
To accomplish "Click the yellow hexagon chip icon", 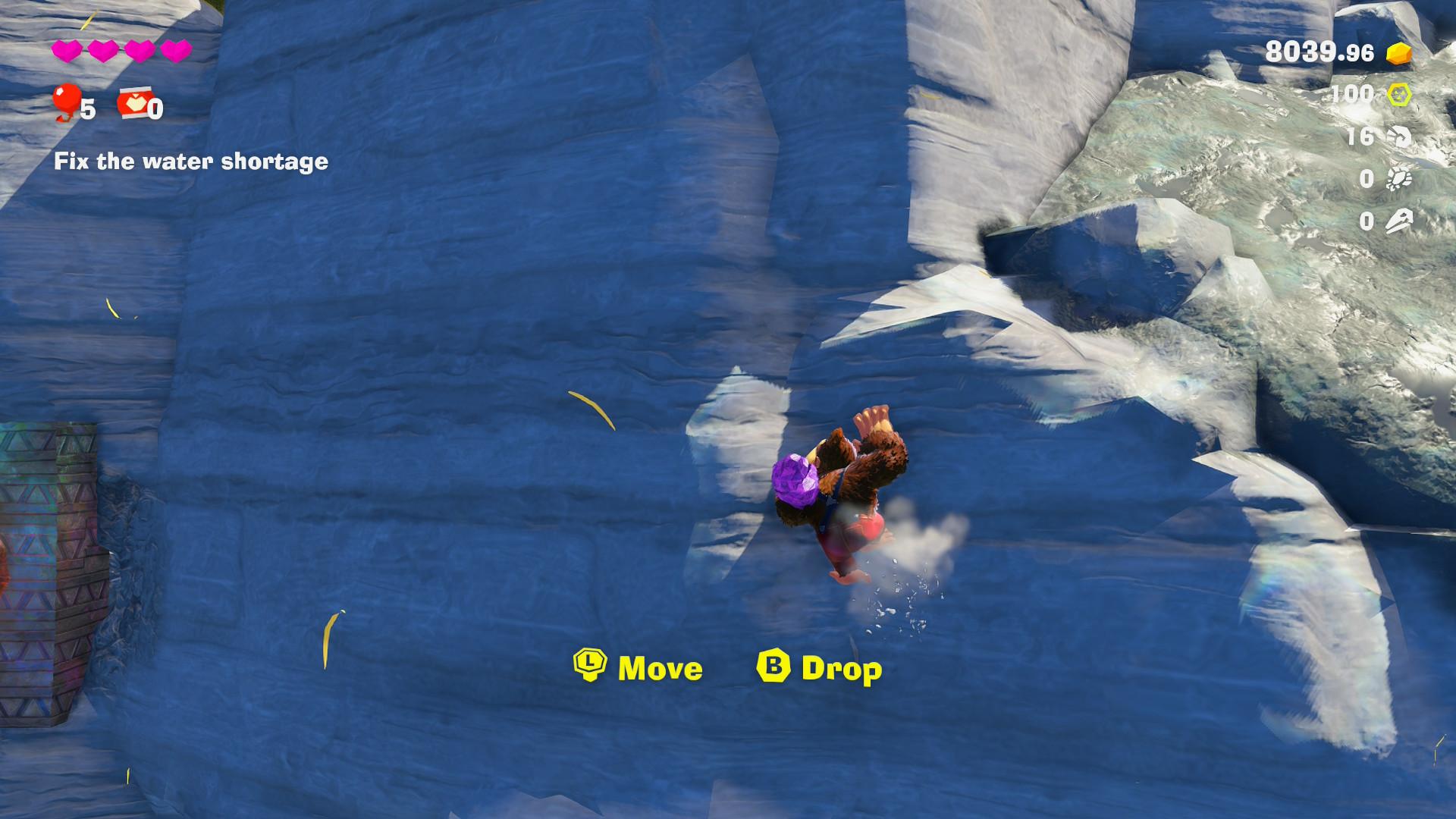I will click(x=1399, y=95).
